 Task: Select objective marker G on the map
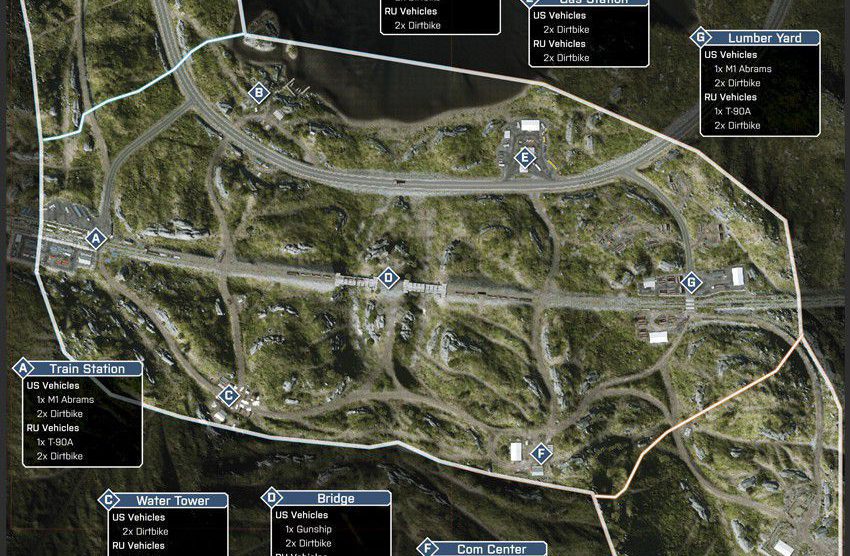tap(689, 282)
